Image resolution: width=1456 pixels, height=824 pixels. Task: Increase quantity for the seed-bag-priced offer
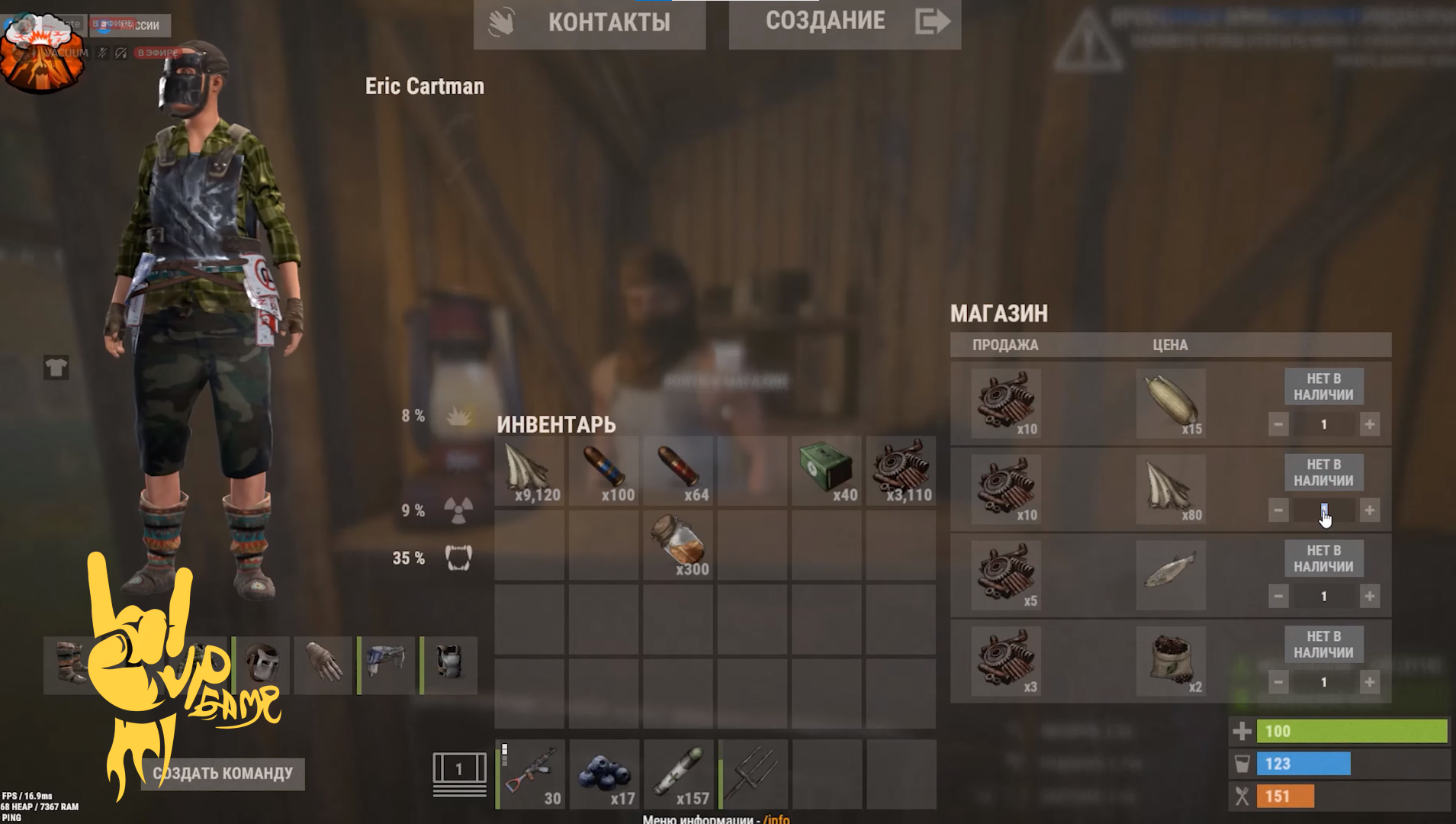(1370, 682)
